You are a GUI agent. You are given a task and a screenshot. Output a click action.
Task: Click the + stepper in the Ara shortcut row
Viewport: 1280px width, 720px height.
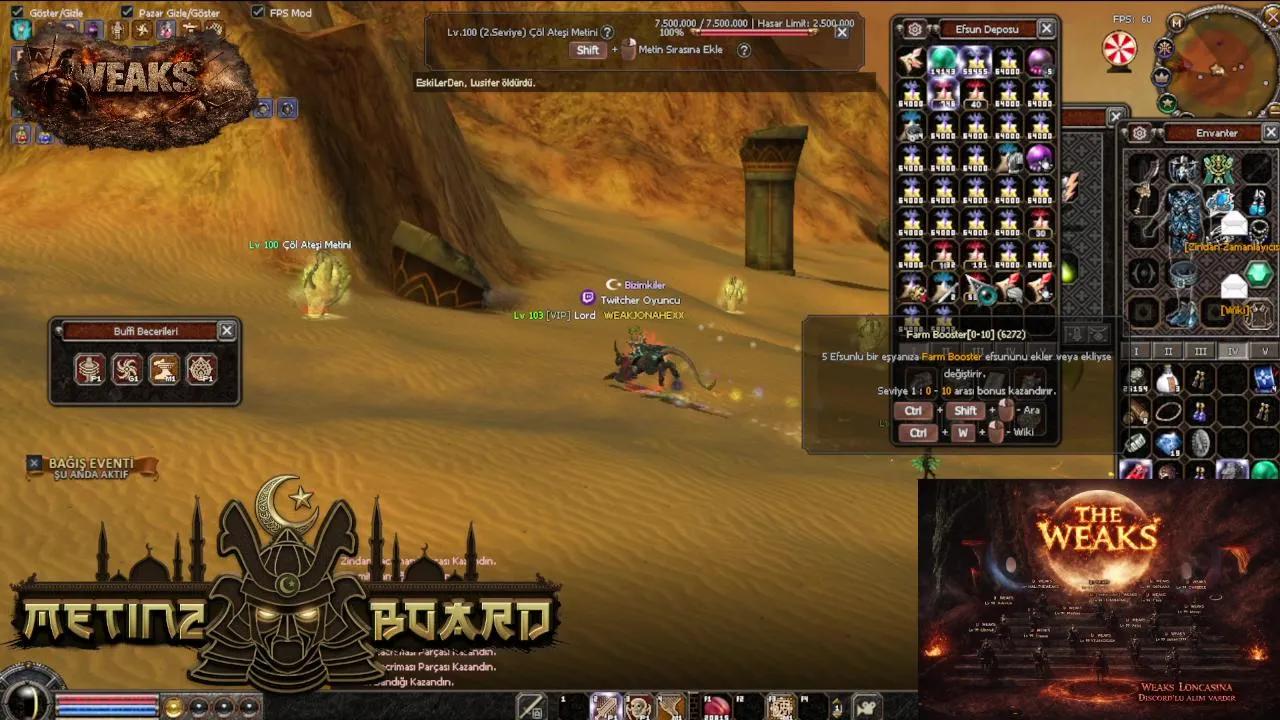point(992,411)
